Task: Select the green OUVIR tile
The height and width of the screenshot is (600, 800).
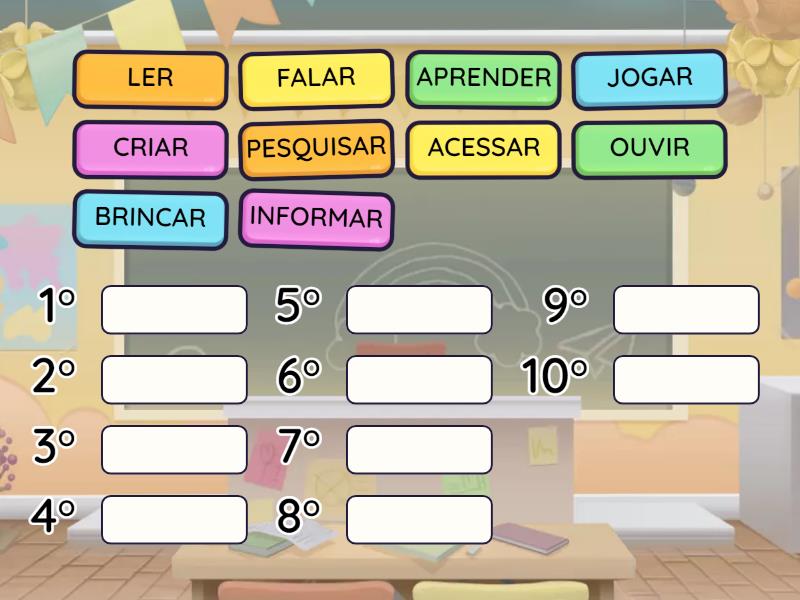Action: click(x=649, y=148)
